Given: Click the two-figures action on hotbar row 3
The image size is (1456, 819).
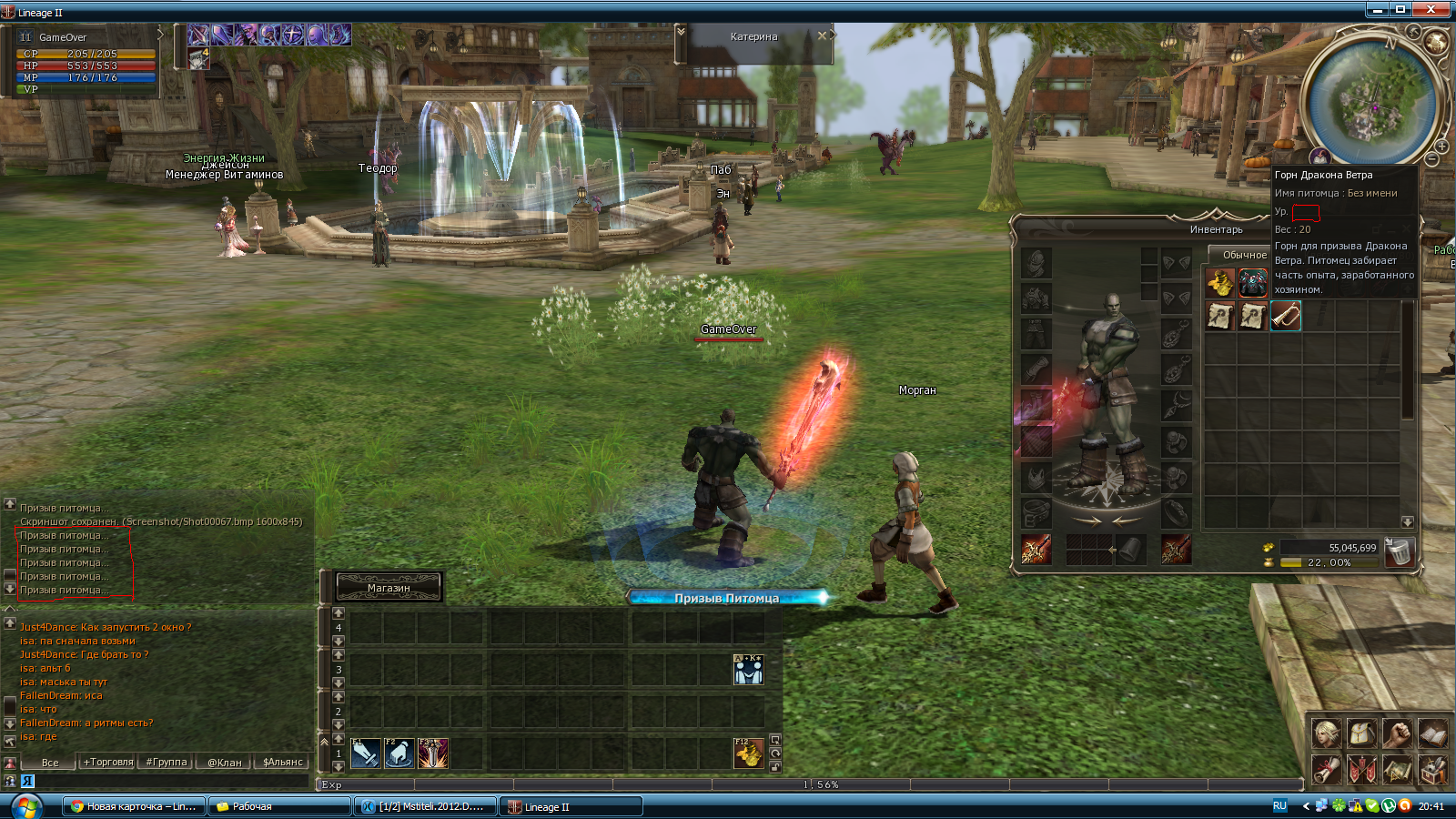Looking at the screenshot, I should pyautogui.click(x=748, y=670).
